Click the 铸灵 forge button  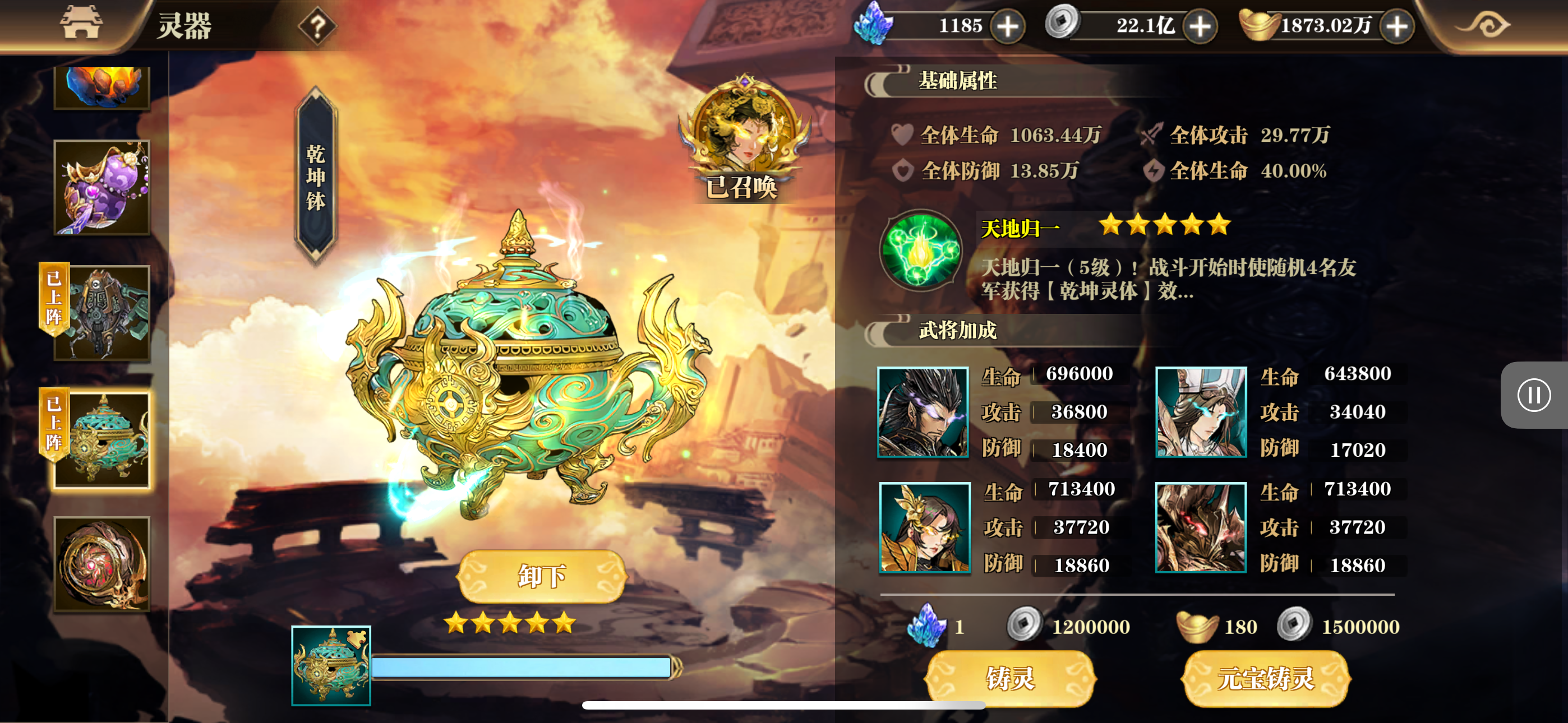pyautogui.click(x=1011, y=678)
